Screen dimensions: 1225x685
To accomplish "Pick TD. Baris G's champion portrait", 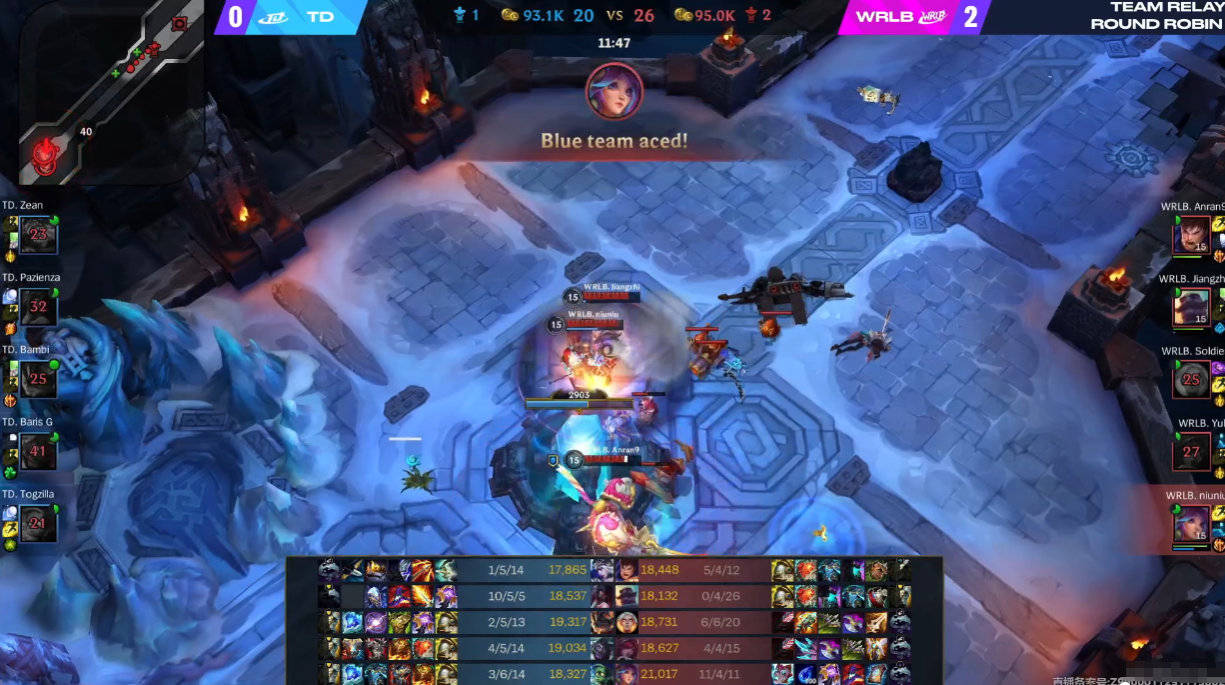I will [x=39, y=451].
